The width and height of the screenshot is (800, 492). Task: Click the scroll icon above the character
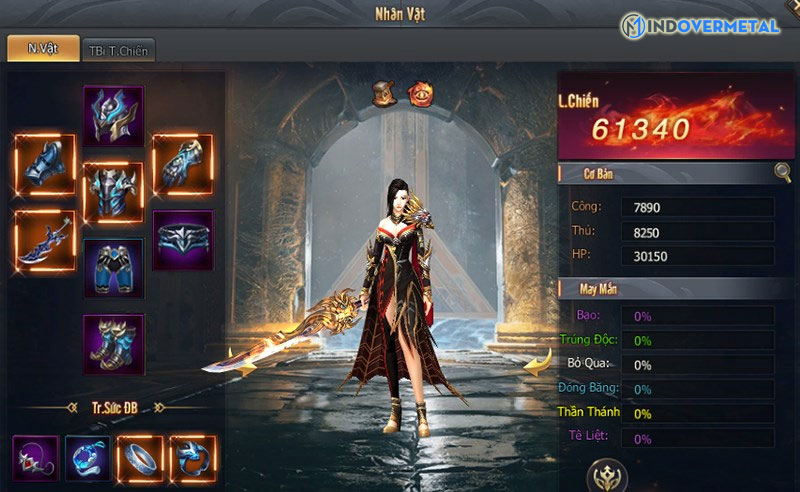(385, 93)
